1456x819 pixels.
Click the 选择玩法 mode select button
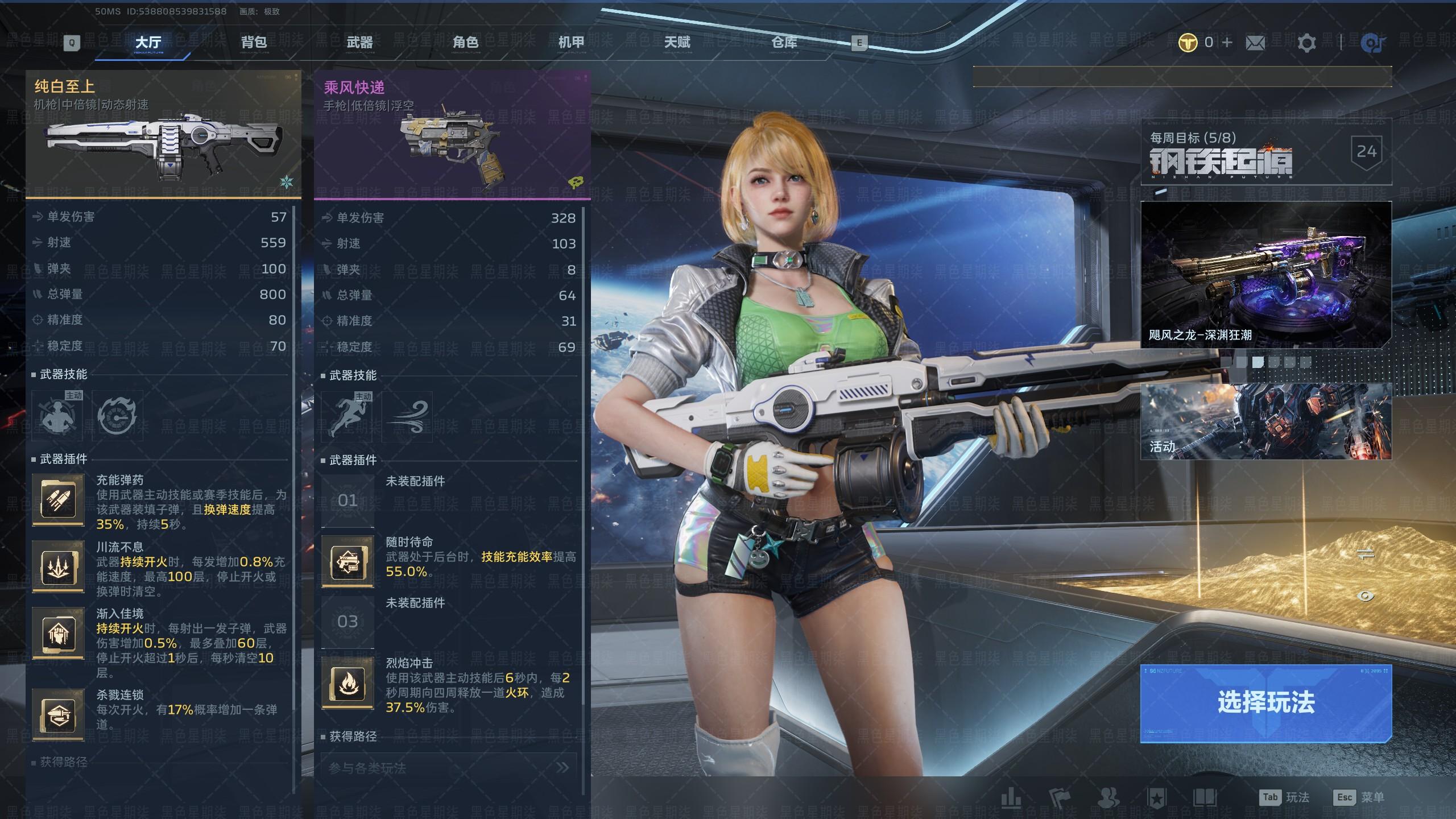coord(1265,703)
